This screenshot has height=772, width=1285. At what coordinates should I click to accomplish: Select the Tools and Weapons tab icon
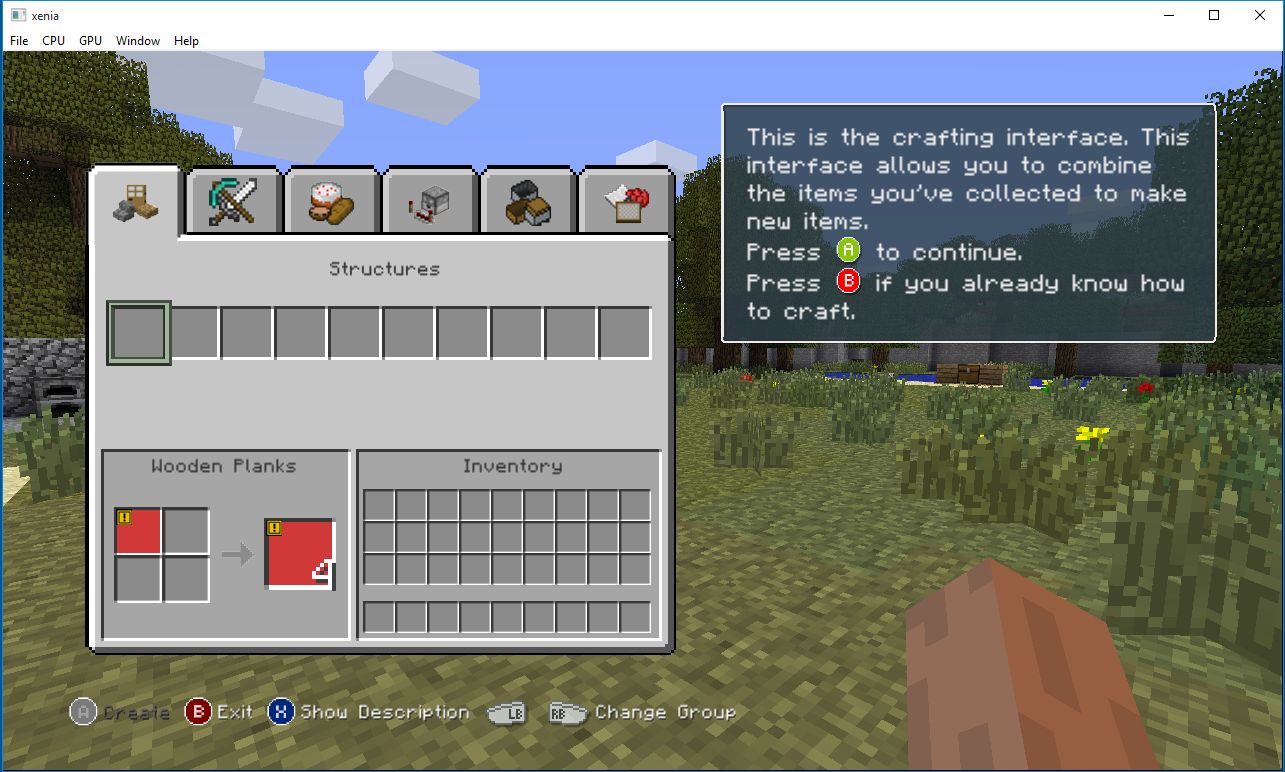pos(232,200)
